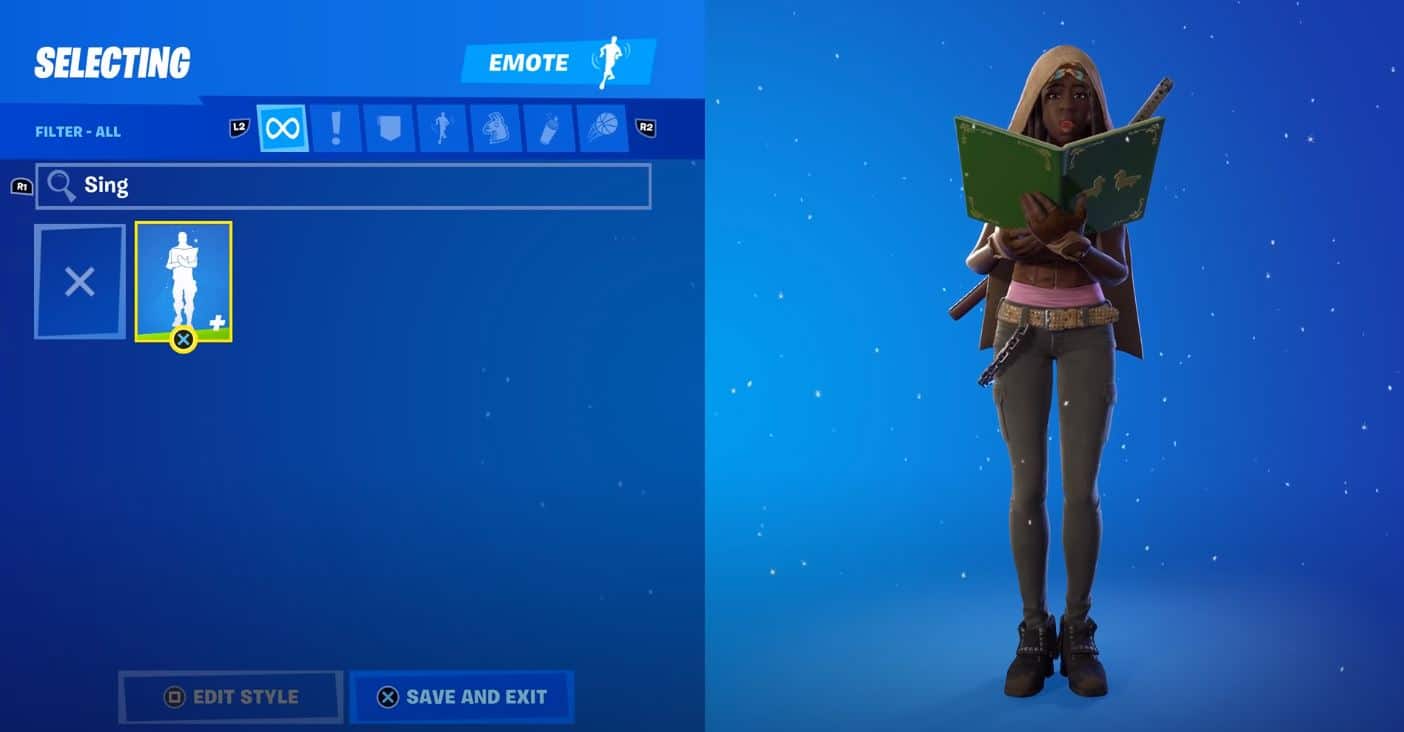
Task: Click the EDIT STYLE button
Action: point(230,697)
